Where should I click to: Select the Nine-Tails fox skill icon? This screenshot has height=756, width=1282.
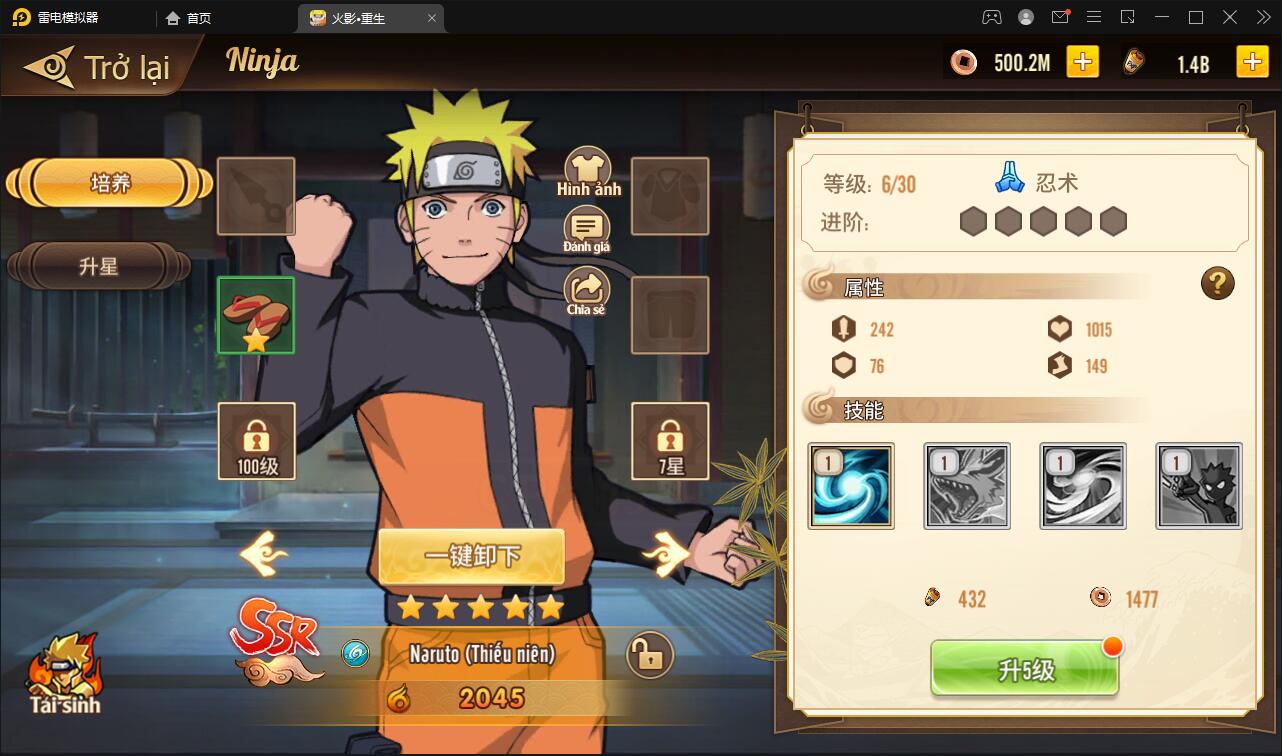(x=966, y=486)
